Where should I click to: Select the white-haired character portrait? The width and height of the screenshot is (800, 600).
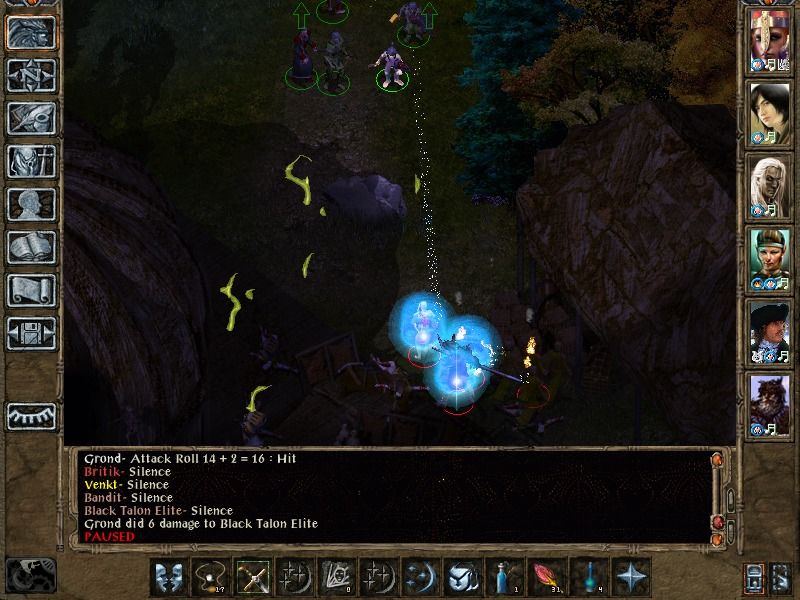coord(769,186)
